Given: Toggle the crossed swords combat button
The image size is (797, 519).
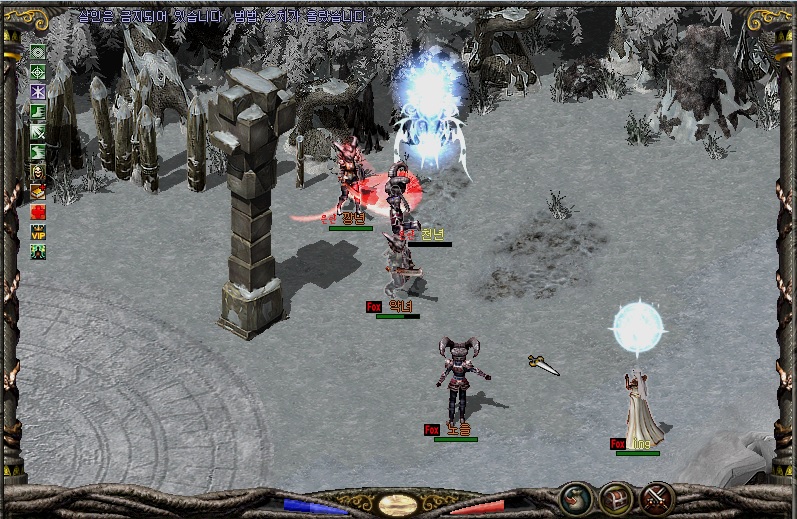Looking at the screenshot, I should [657, 497].
